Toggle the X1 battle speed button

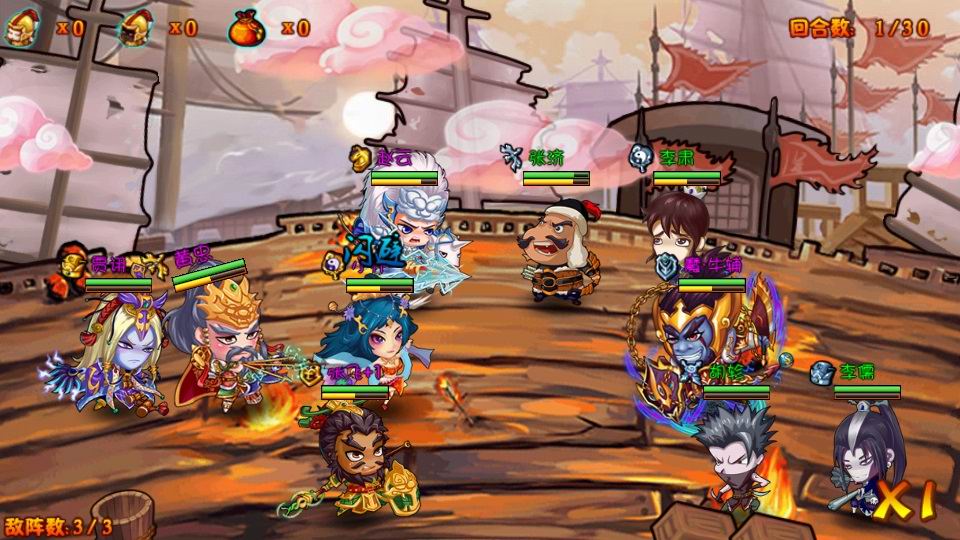pos(908,499)
